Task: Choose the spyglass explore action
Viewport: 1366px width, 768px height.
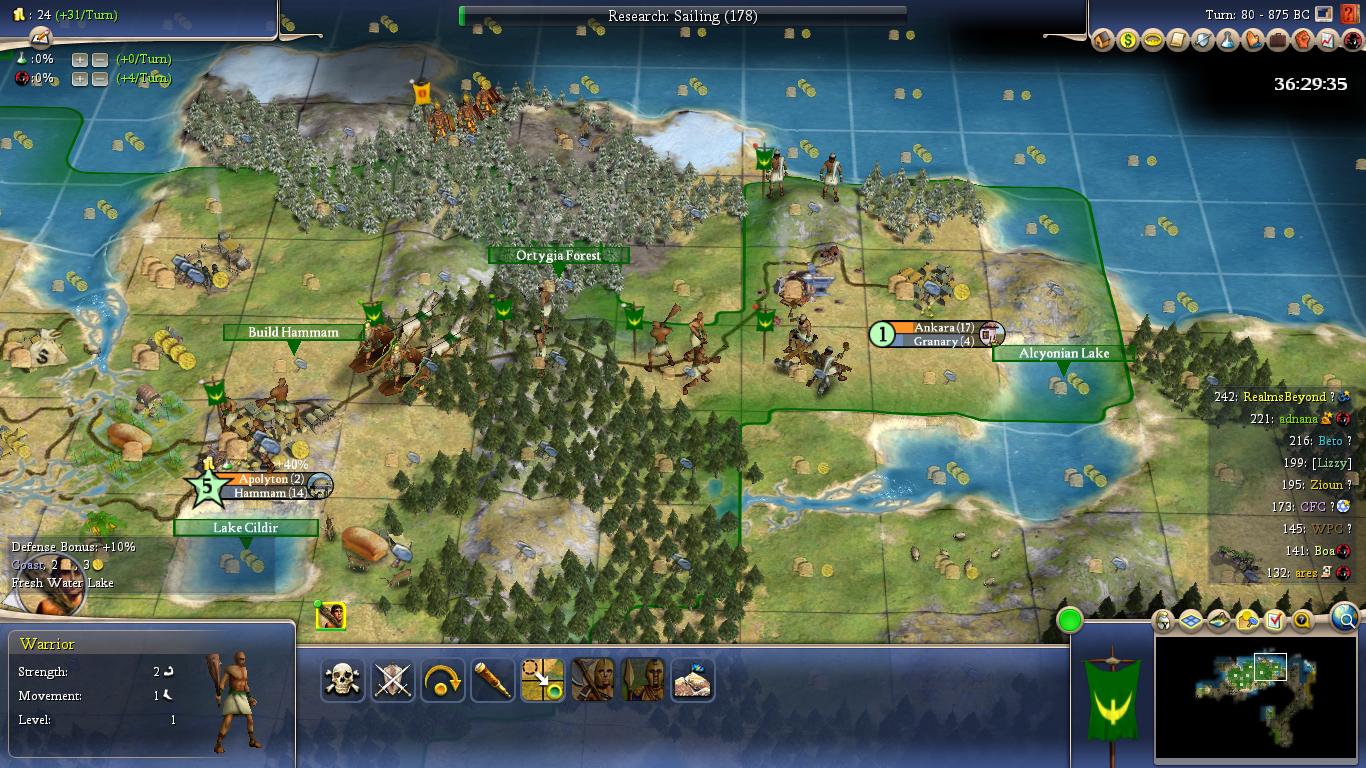Action: coord(493,681)
